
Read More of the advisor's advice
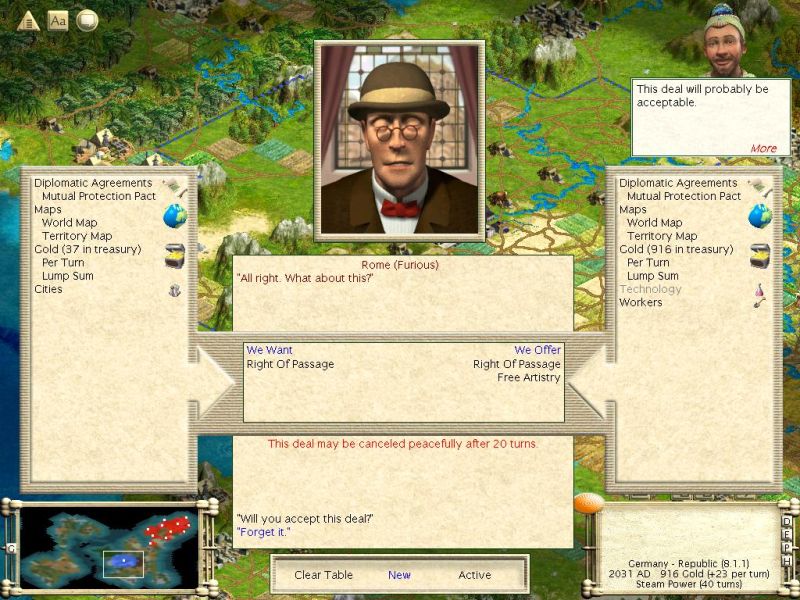coord(763,148)
